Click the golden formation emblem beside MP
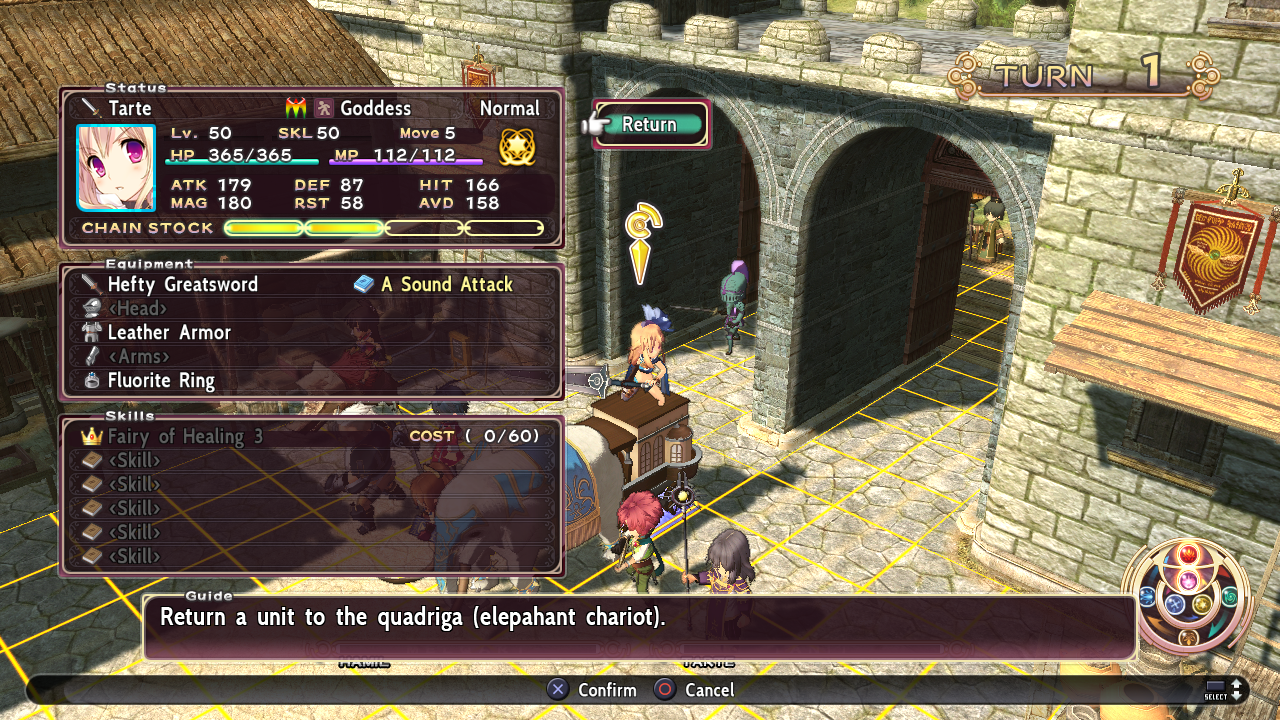Screen dimensions: 1280x720 pyautogui.click(x=517, y=147)
